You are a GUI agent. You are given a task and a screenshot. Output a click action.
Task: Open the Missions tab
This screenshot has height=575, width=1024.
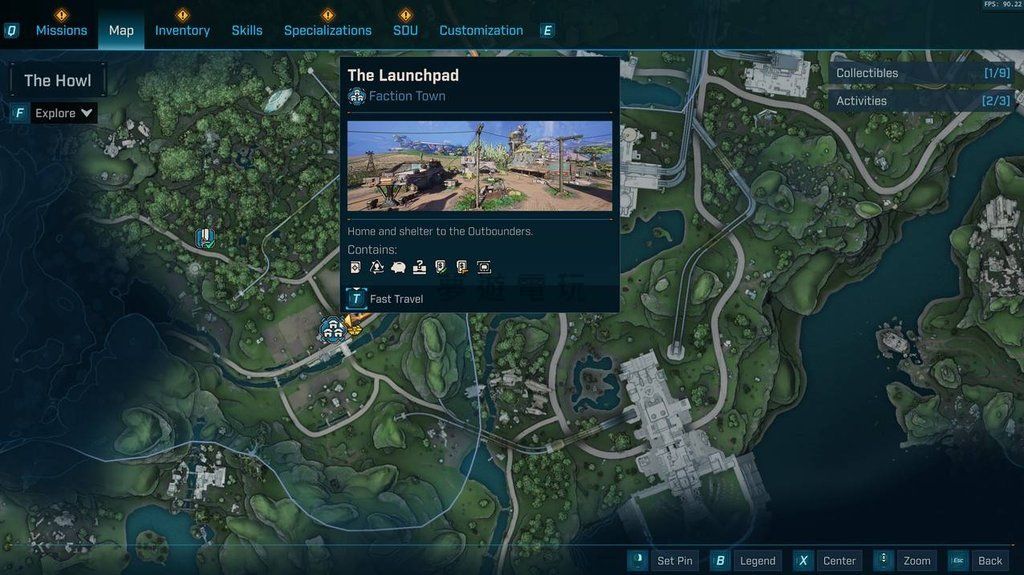coord(61,30)
